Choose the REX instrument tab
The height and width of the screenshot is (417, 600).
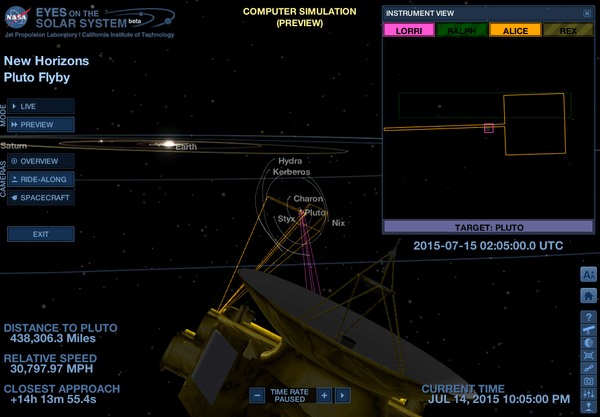[566, 30]
